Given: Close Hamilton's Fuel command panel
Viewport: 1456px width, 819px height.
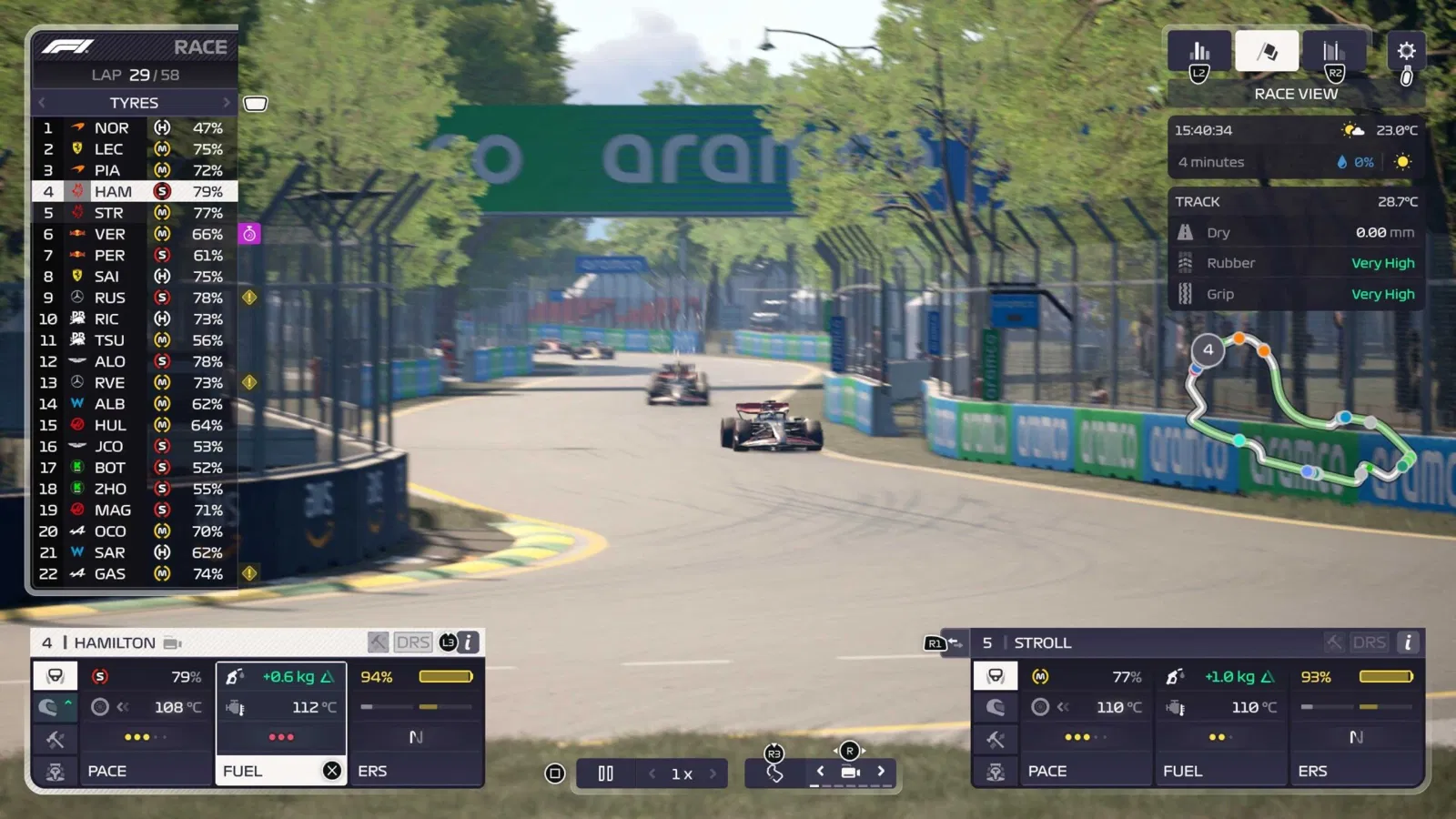Looking at the screenshot, I should click(332, 771).
